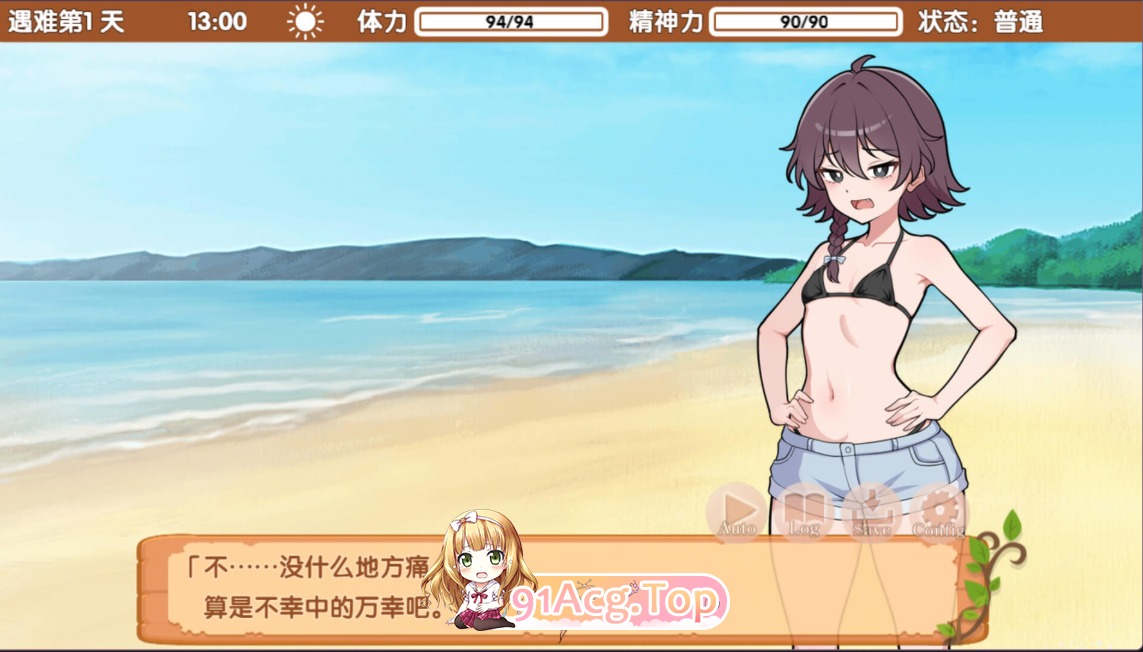Turn on Auto dialogue playback

(737, 512)
